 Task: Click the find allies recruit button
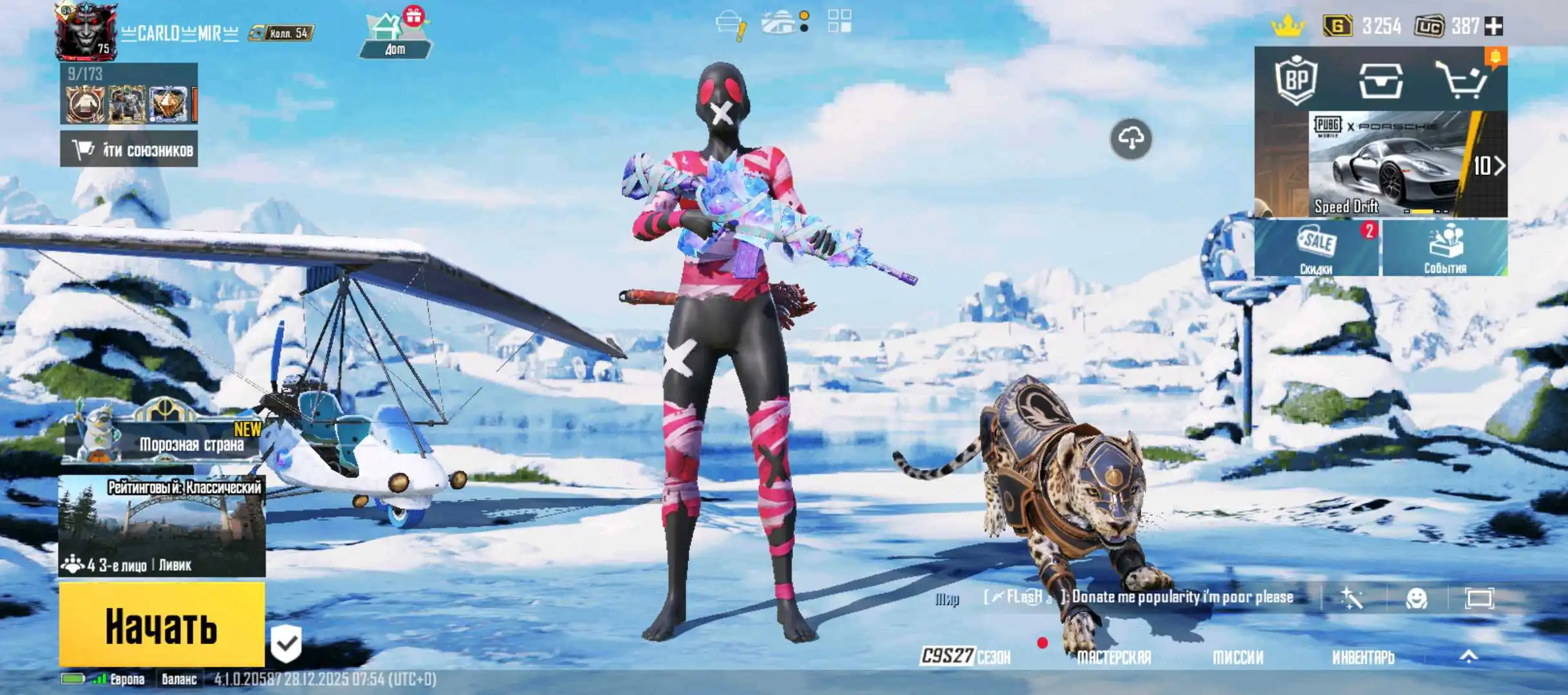(x=129, y=149)
